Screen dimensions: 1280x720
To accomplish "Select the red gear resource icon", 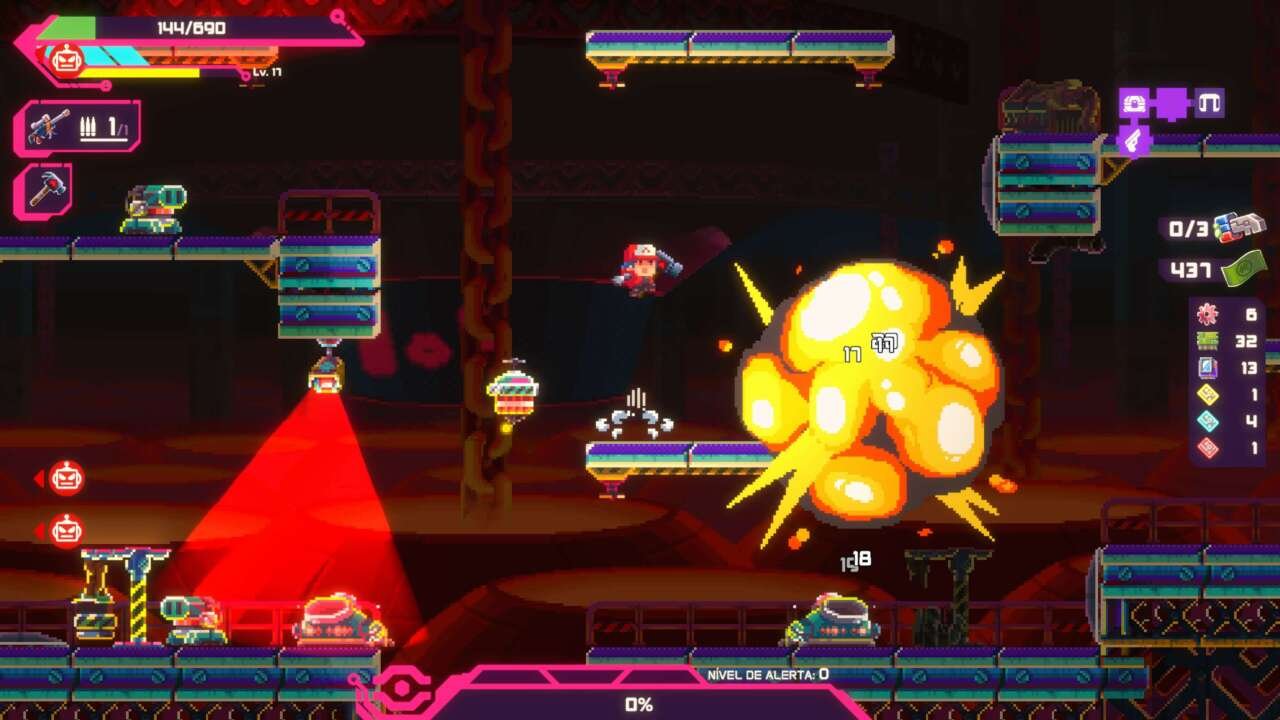I will [x=1208, y=314].
